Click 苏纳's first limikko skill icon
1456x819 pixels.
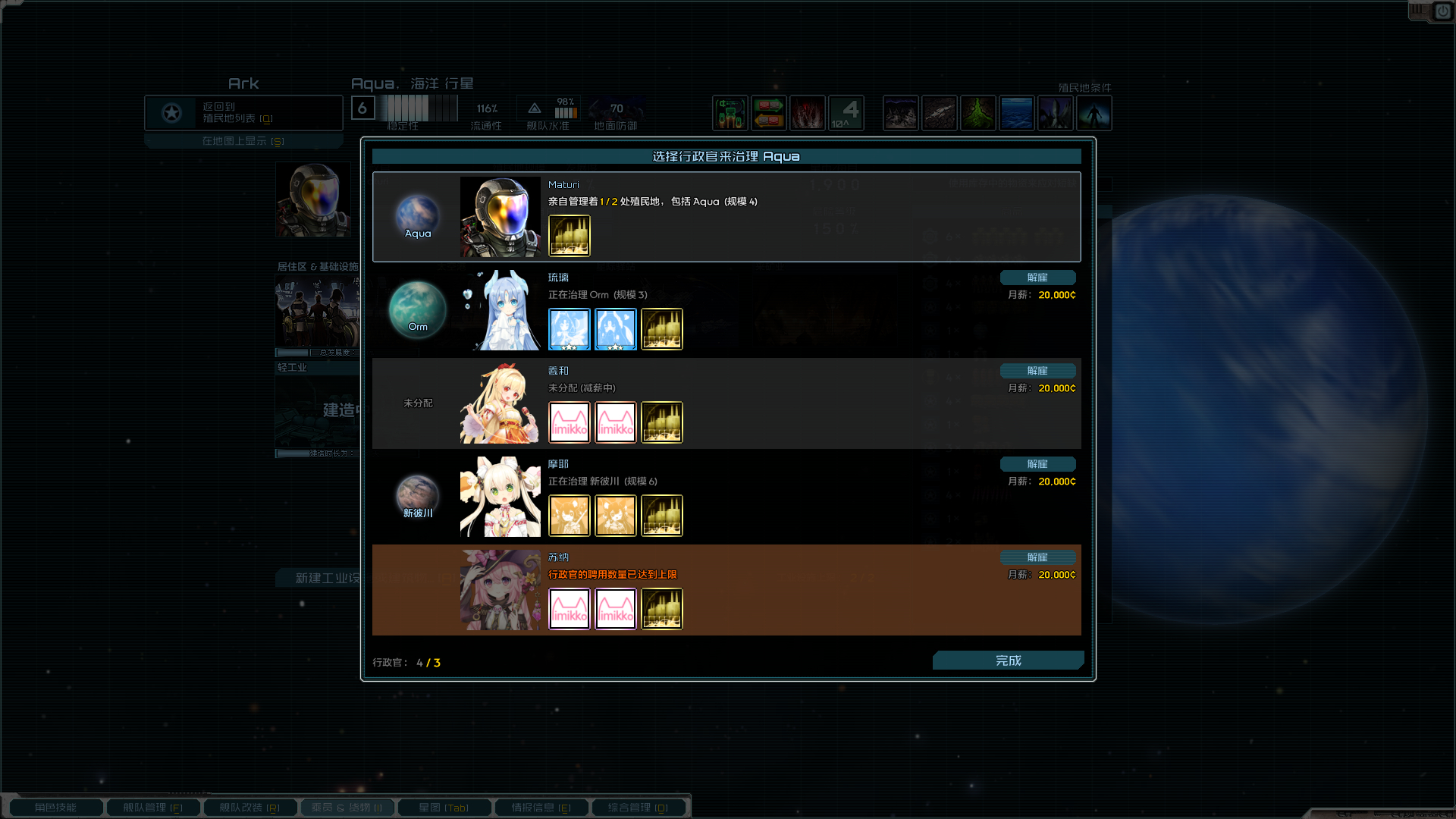[570, 608]
